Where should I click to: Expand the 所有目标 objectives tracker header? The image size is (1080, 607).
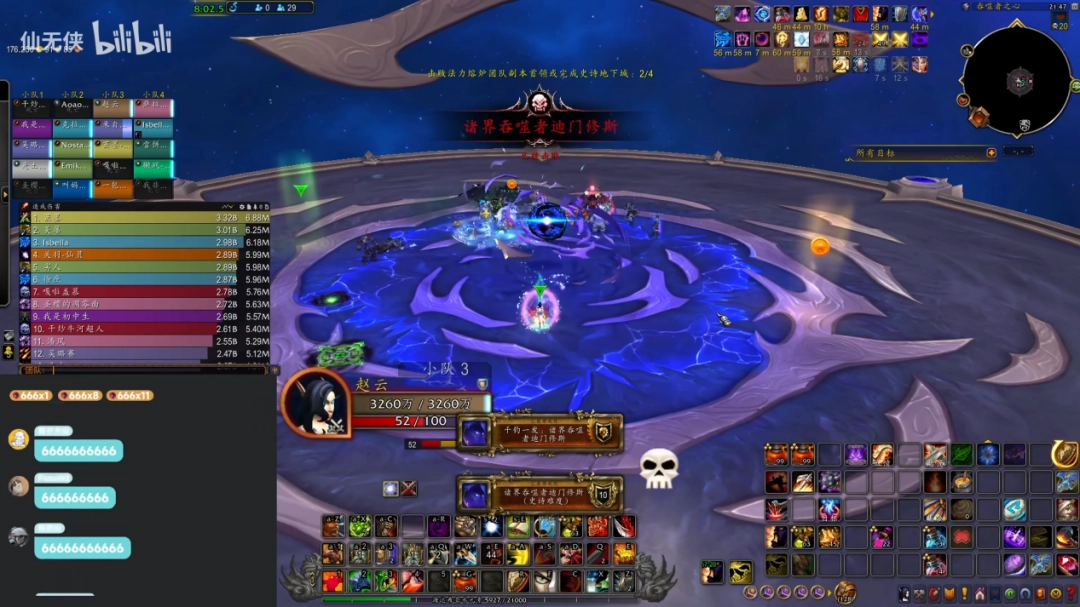coord(991,153)
